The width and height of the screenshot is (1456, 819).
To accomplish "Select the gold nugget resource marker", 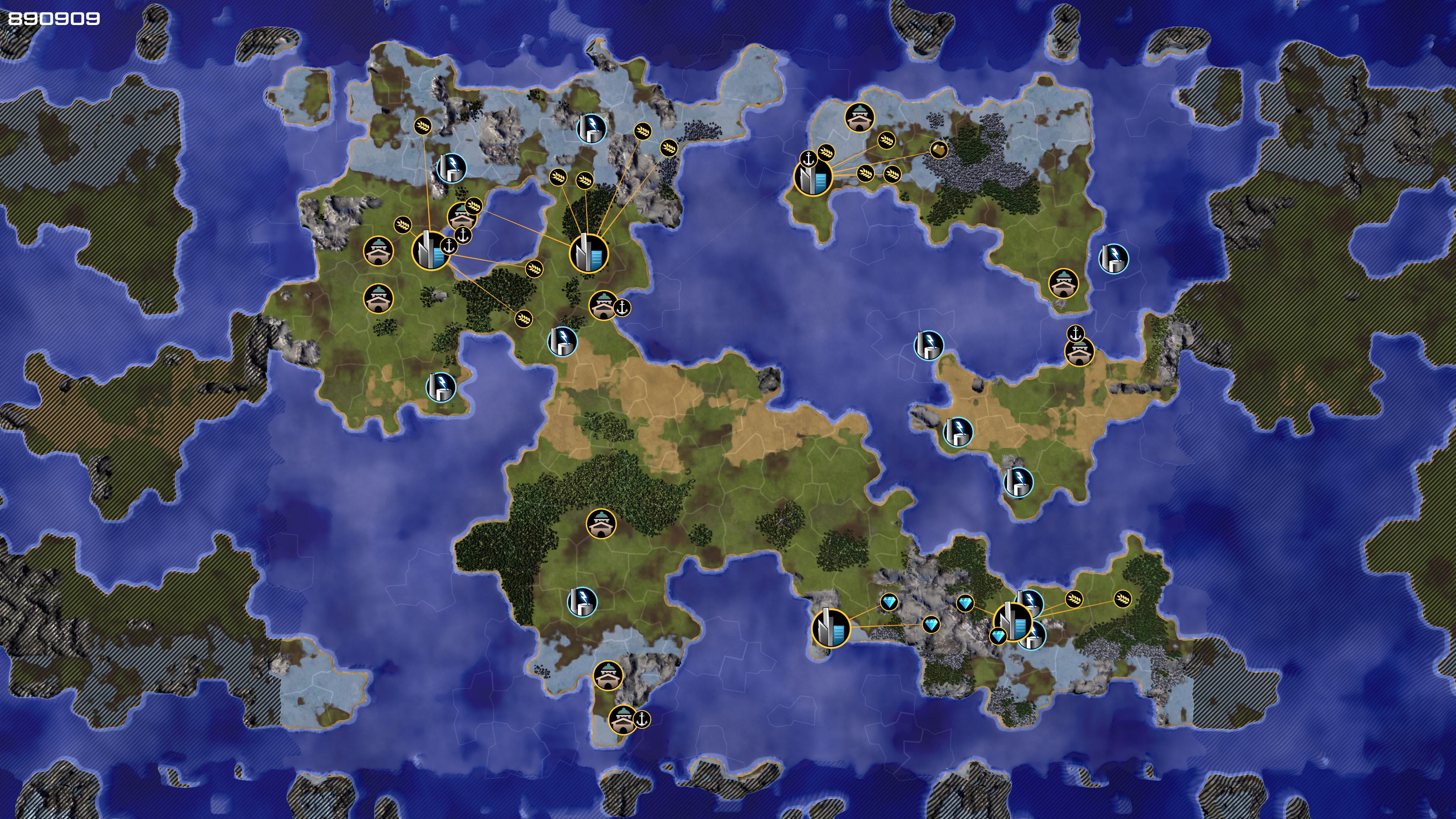I will click(x=939, y=150).
